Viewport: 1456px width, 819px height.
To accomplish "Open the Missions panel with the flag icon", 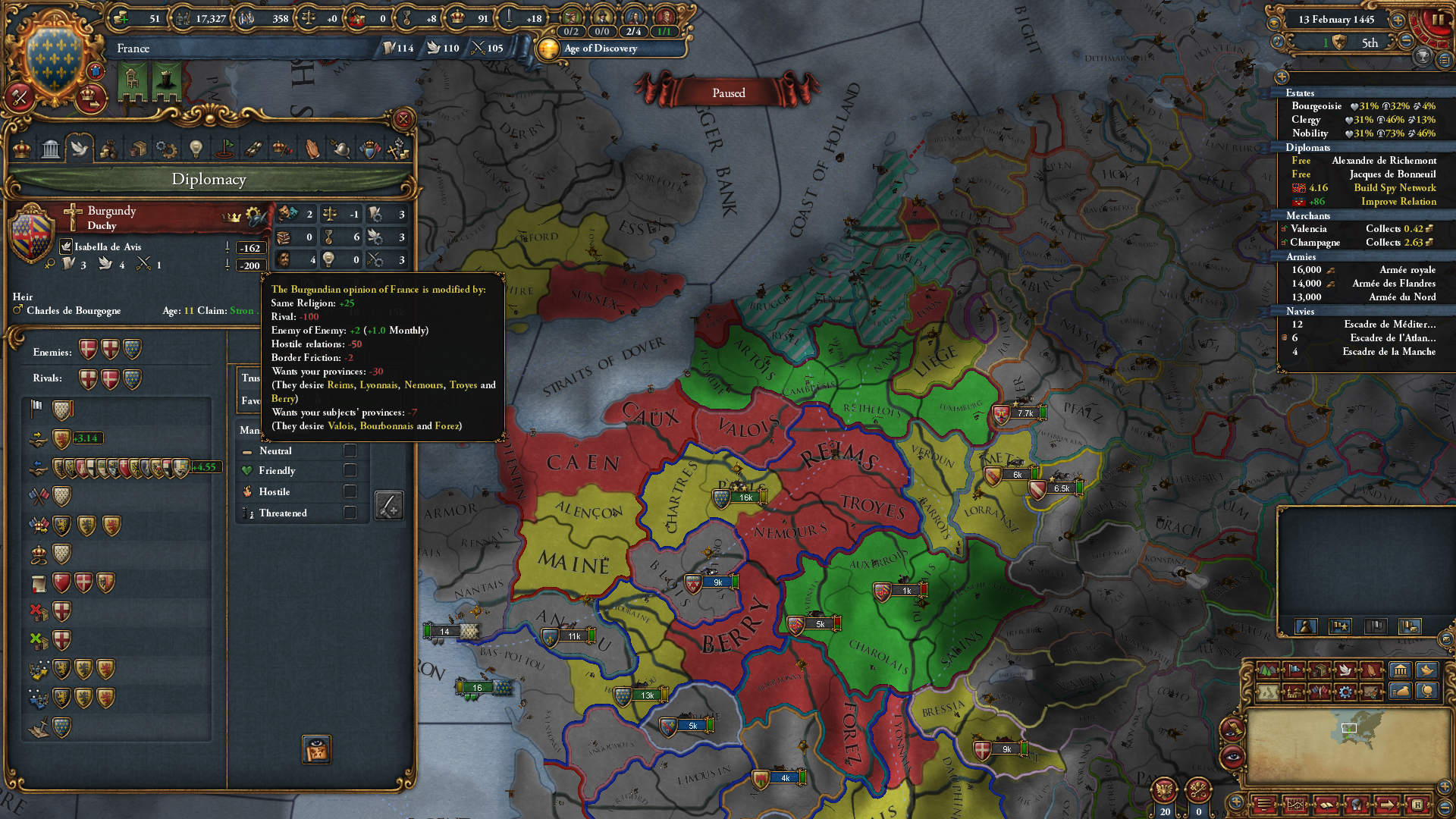I will coord(224,148).
